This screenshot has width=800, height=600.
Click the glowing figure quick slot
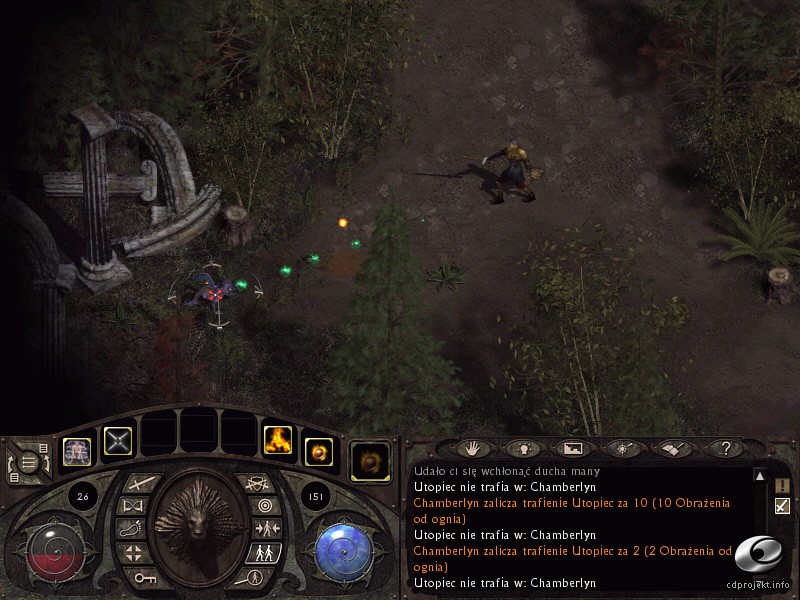[x=77, y=453]
